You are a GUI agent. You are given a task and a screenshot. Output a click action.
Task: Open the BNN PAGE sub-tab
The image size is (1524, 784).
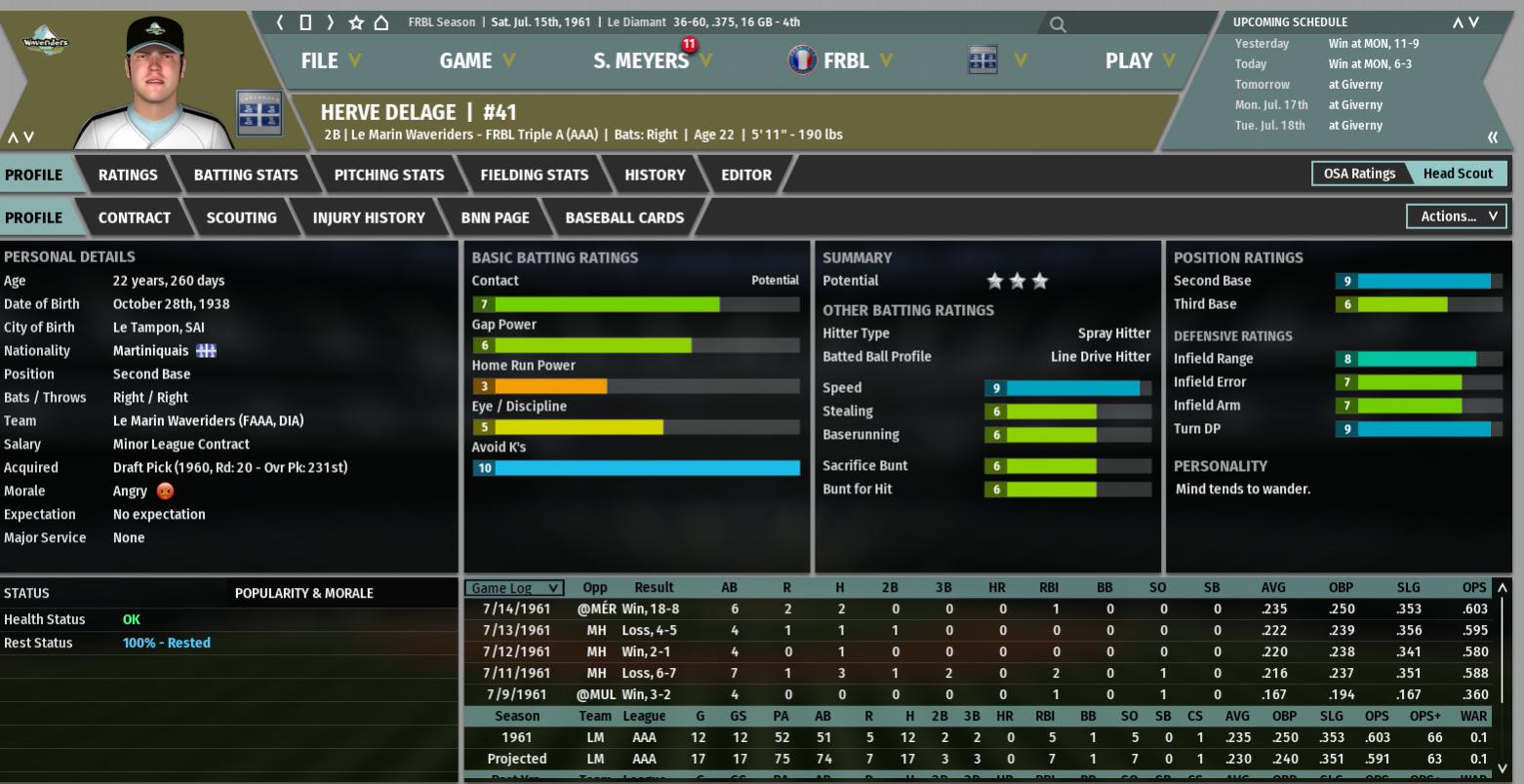coord(496,218)
